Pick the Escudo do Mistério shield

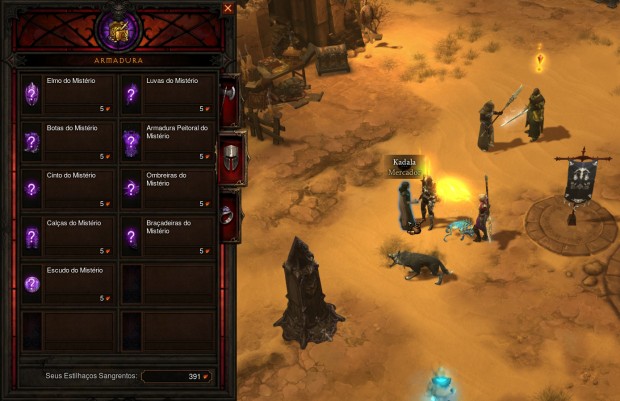click(68, 283)
